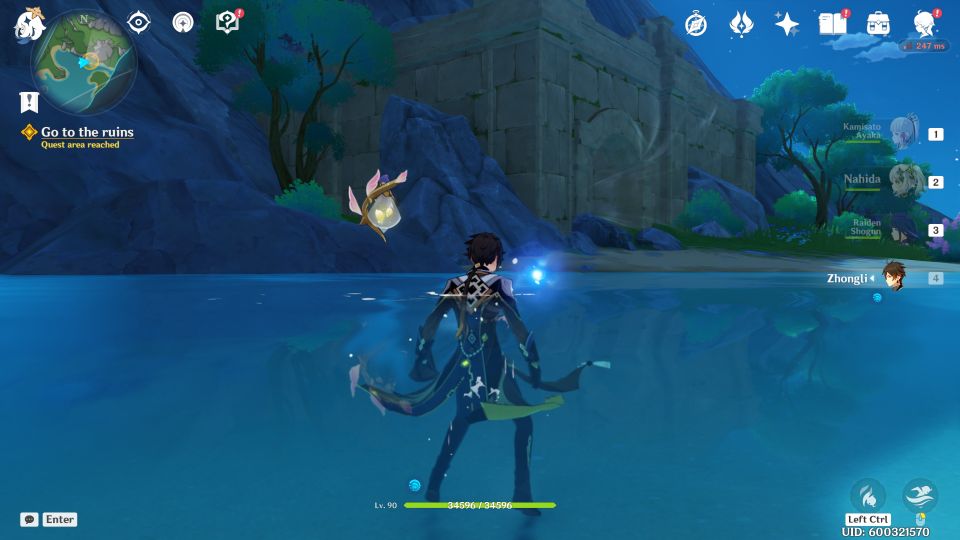Open the Inventory backpack icon

(x=878, y=24)
